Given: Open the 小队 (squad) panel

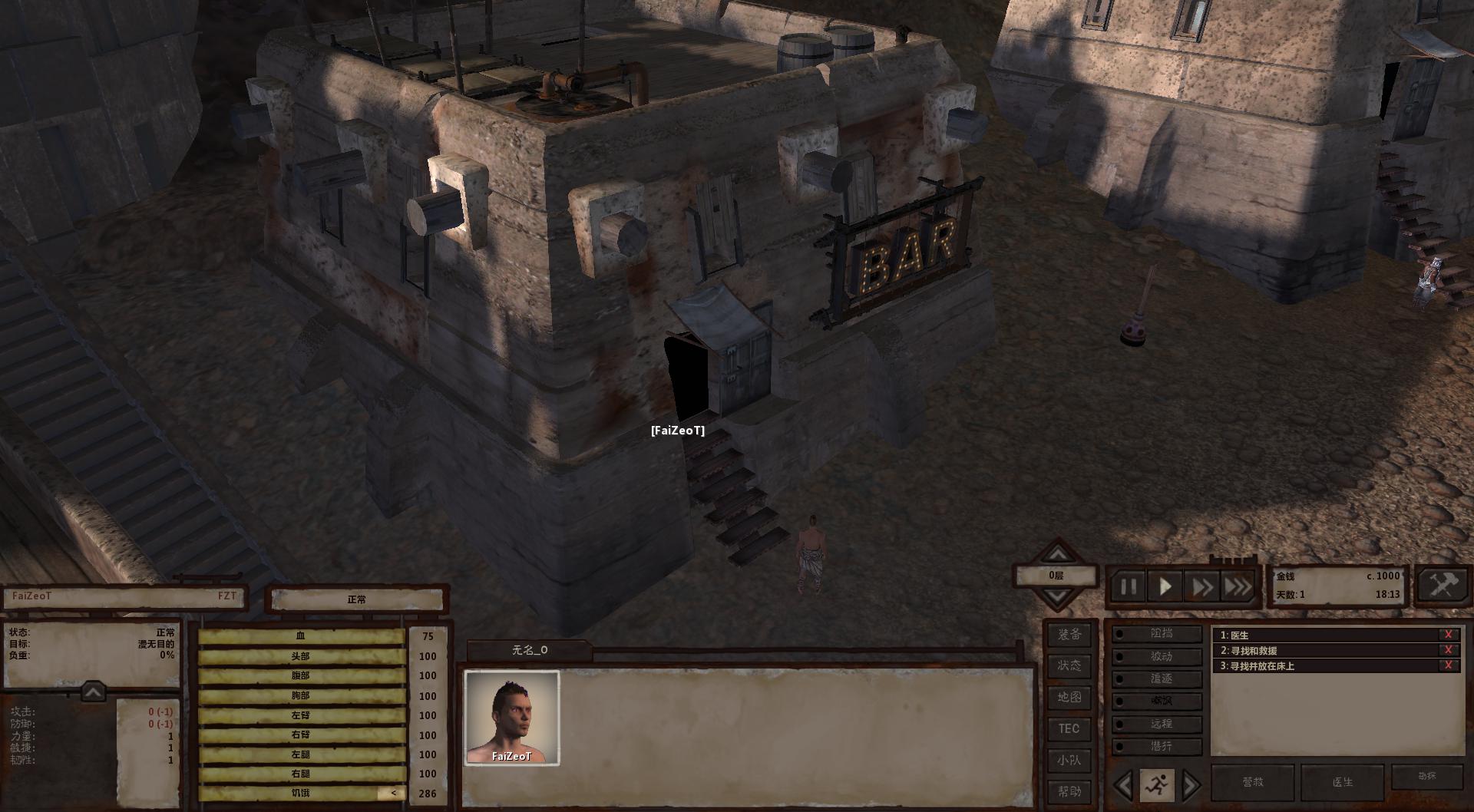Looking at the screenshot, I should pos(1069,760).
